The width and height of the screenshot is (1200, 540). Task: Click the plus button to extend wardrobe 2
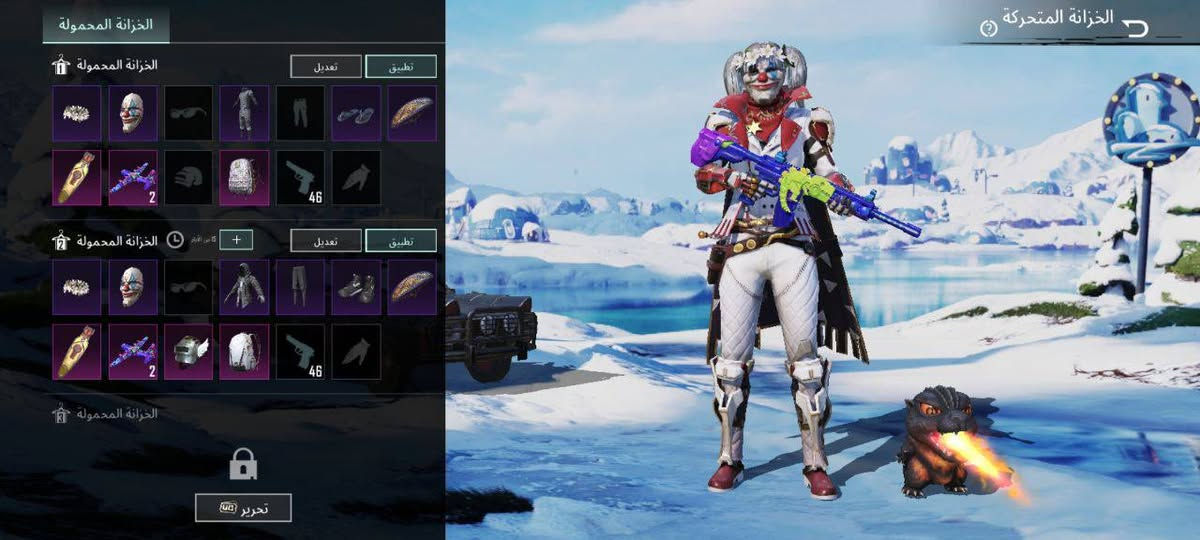pyautogui.click(x=236, y=240)
